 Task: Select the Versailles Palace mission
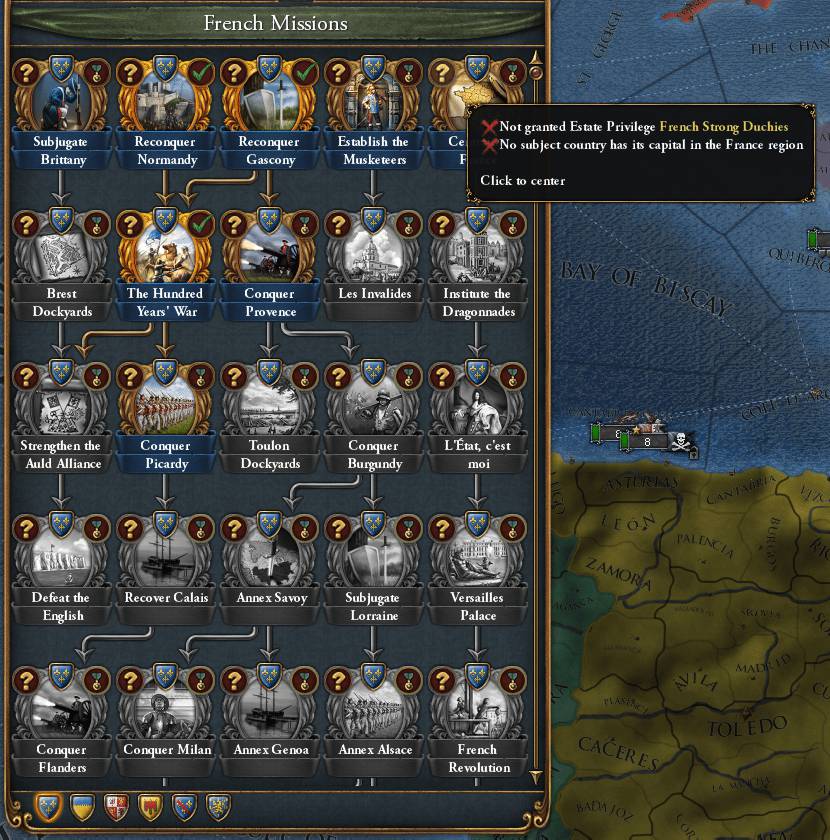coord(477,558)
